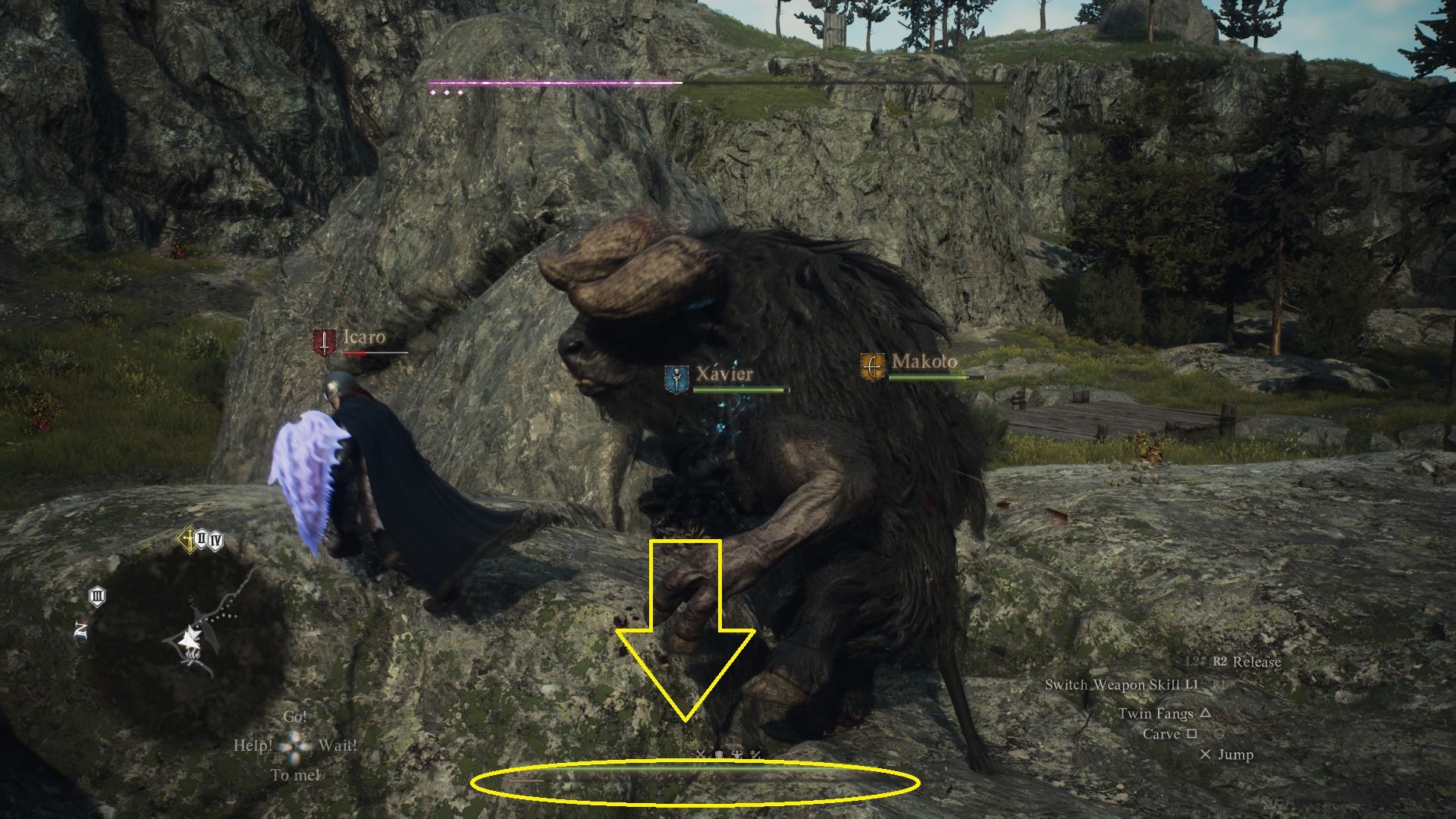
Task: Click the crossed-swords status icon above the monster's bar
Action: click(700, 754)
